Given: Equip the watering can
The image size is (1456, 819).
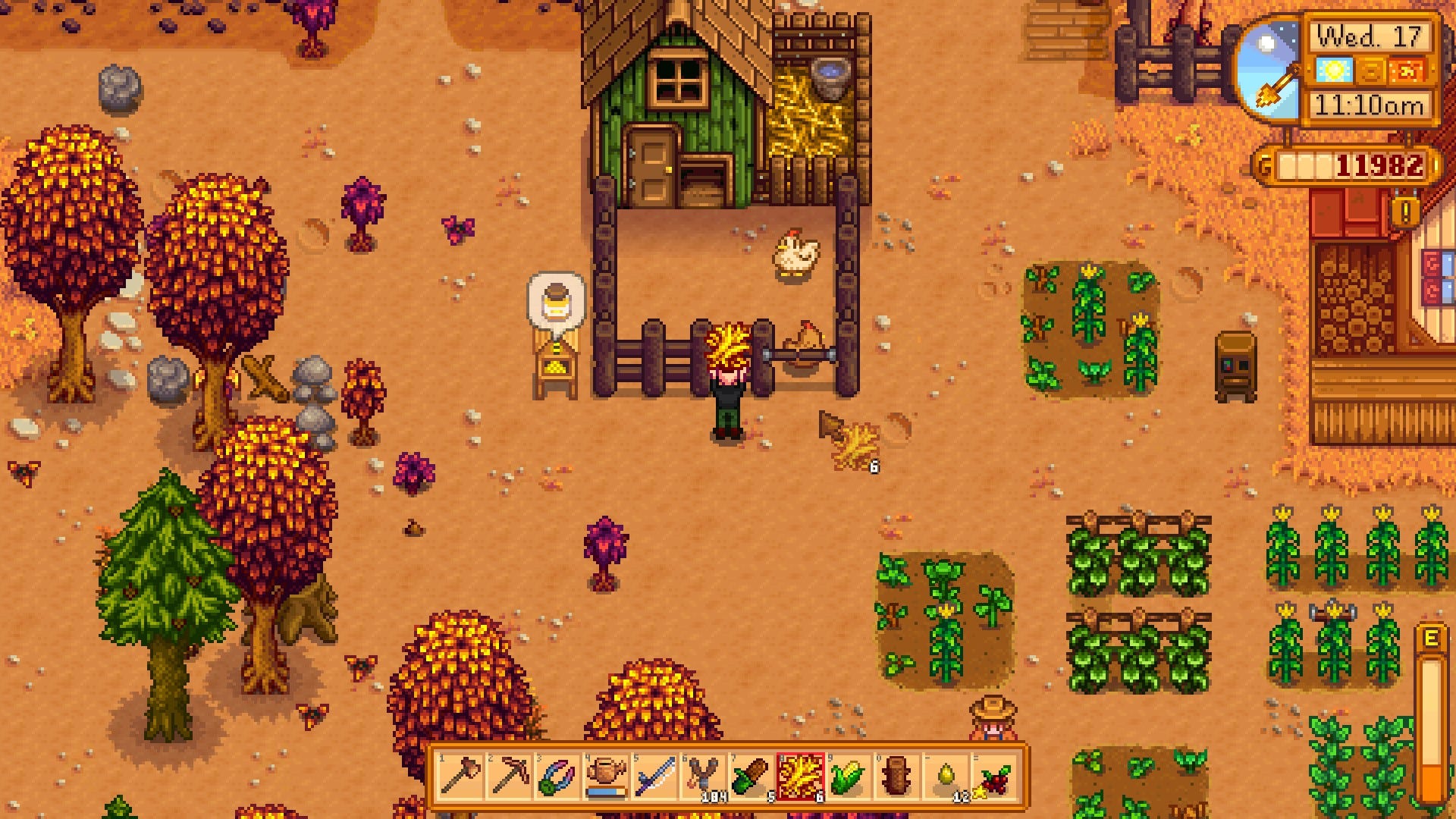Looking at the screenshot, I should [605, 777].
